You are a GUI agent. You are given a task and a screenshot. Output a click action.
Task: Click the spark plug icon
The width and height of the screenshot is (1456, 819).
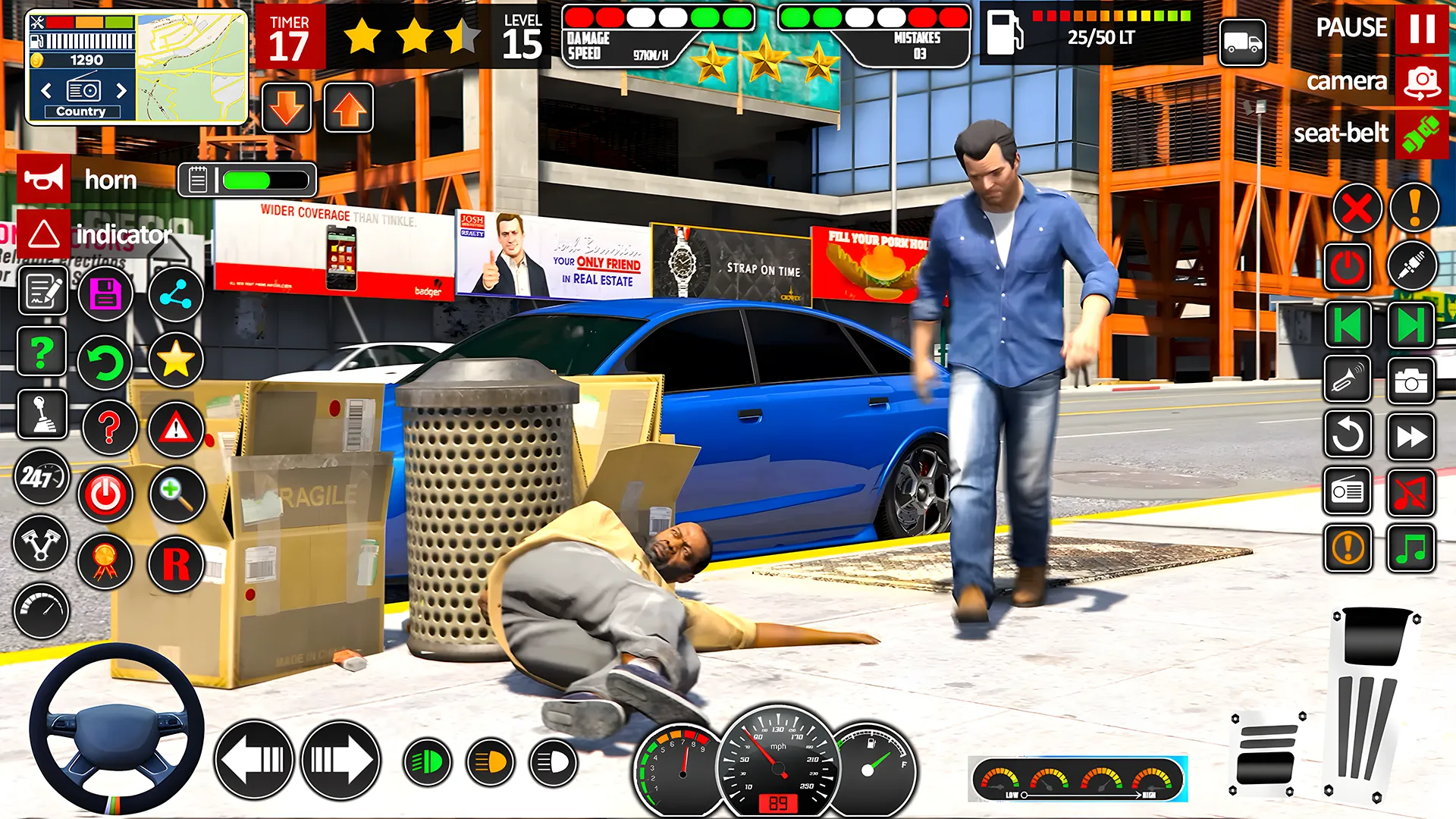pos(1412,266)
